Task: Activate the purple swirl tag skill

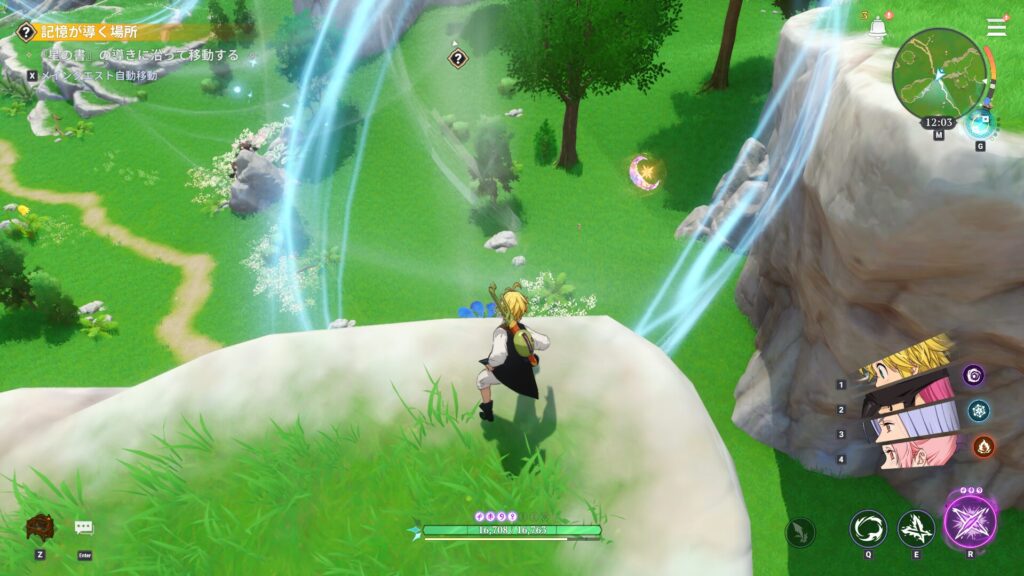Action: tap(973, 375)
